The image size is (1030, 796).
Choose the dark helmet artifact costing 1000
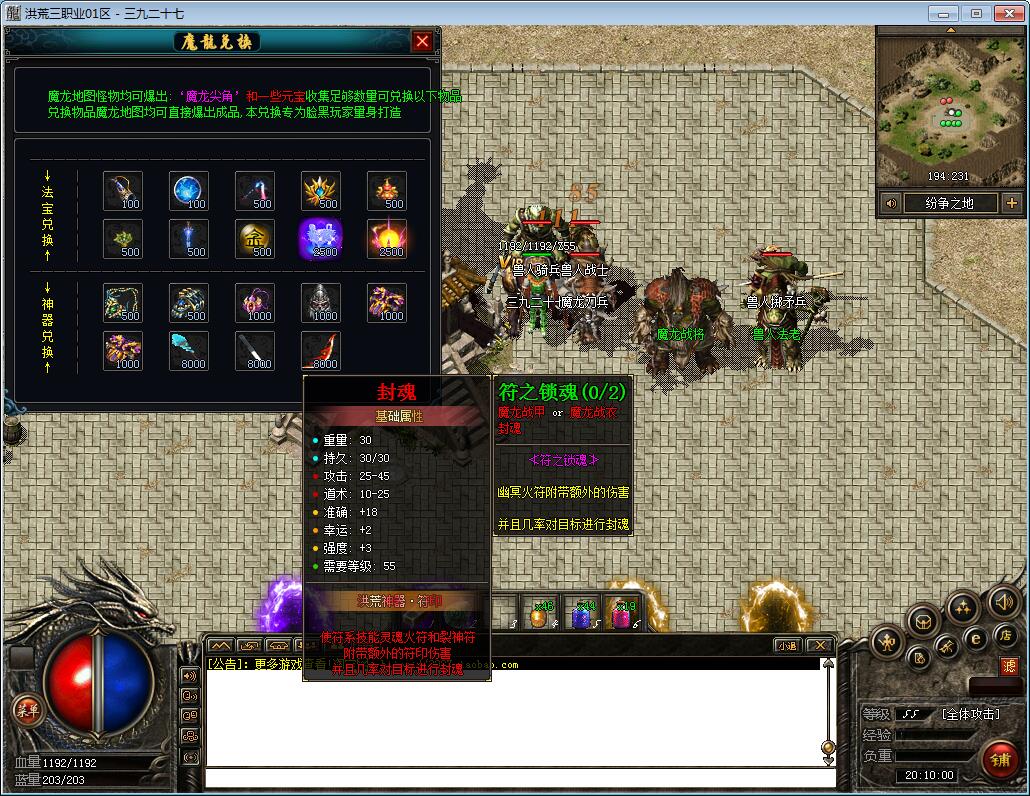321,302
